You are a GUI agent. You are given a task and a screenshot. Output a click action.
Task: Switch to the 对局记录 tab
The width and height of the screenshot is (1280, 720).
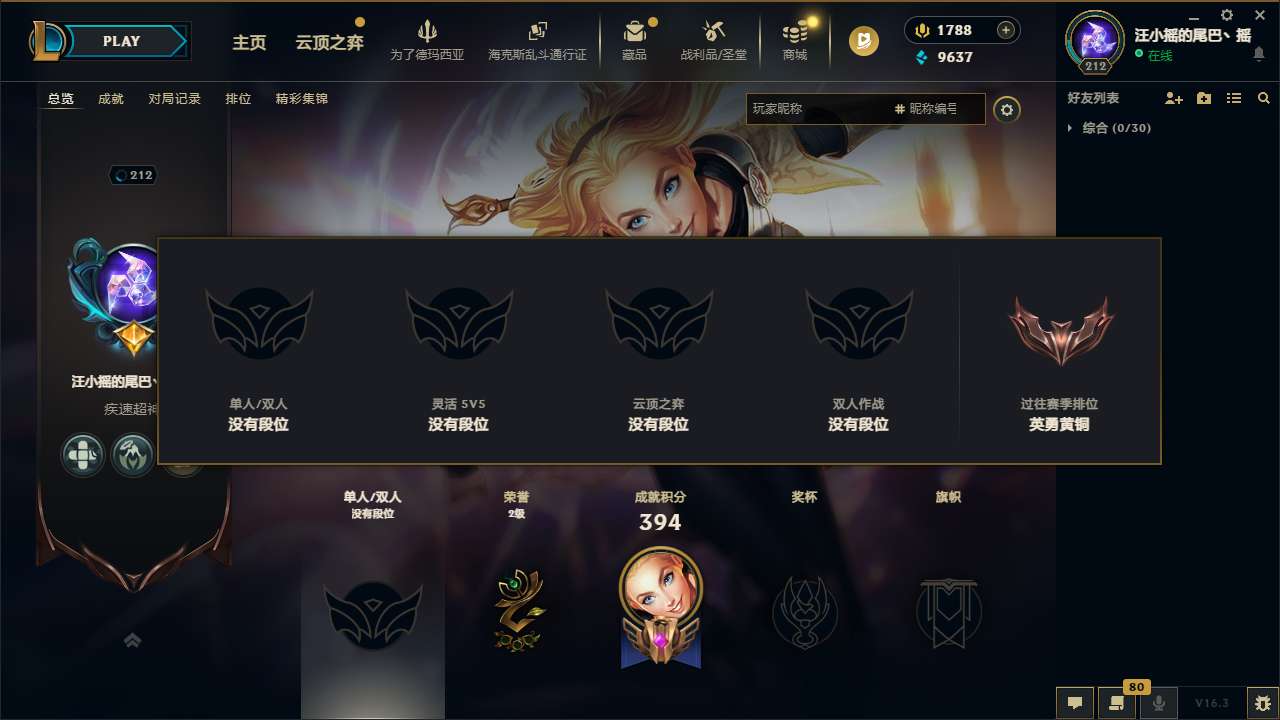[x=174, y=98]
